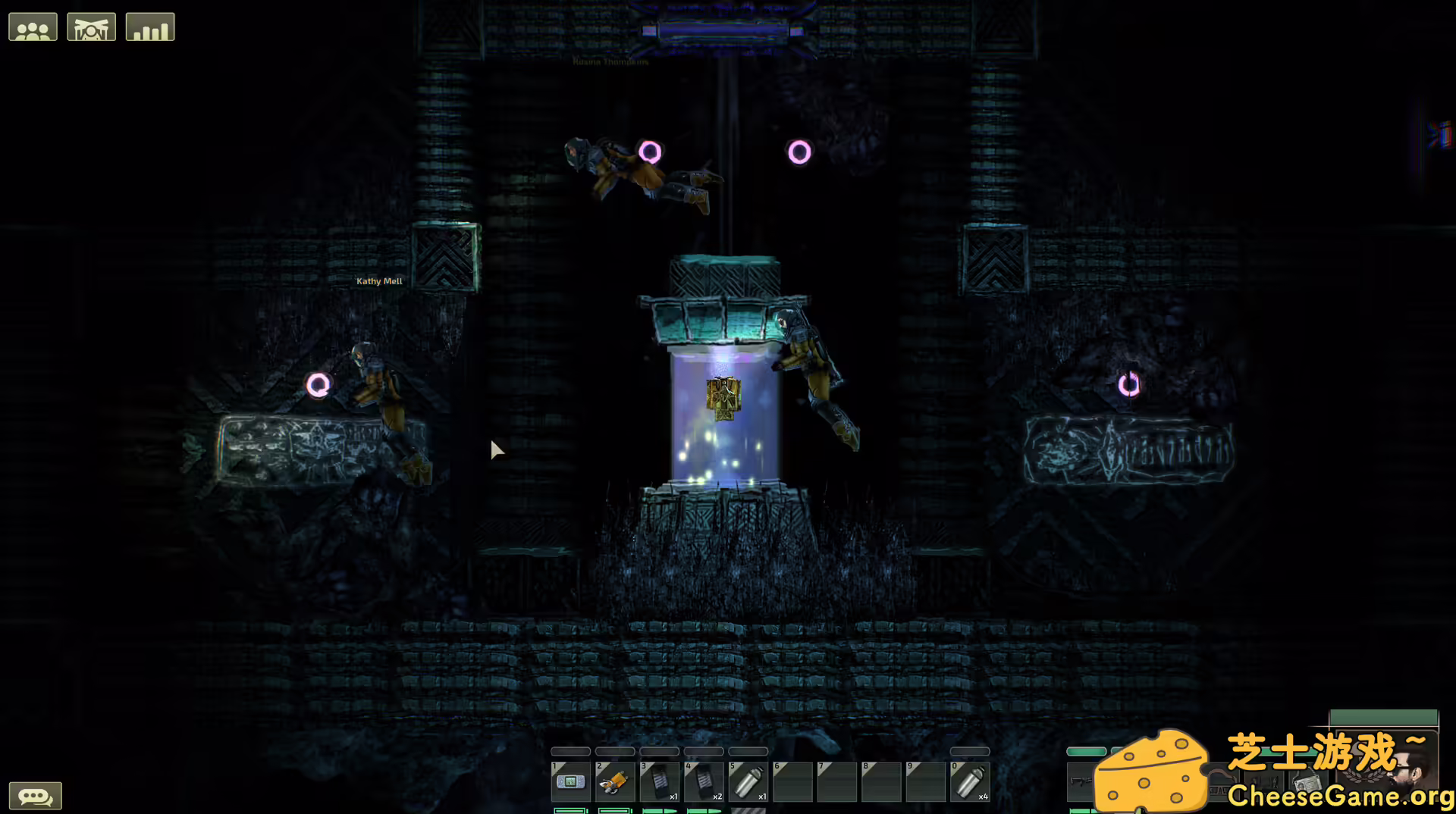The width and height of the screenshot is (1456, 814).
Task: Select the stack of four tanks
Action: [970, 781]
